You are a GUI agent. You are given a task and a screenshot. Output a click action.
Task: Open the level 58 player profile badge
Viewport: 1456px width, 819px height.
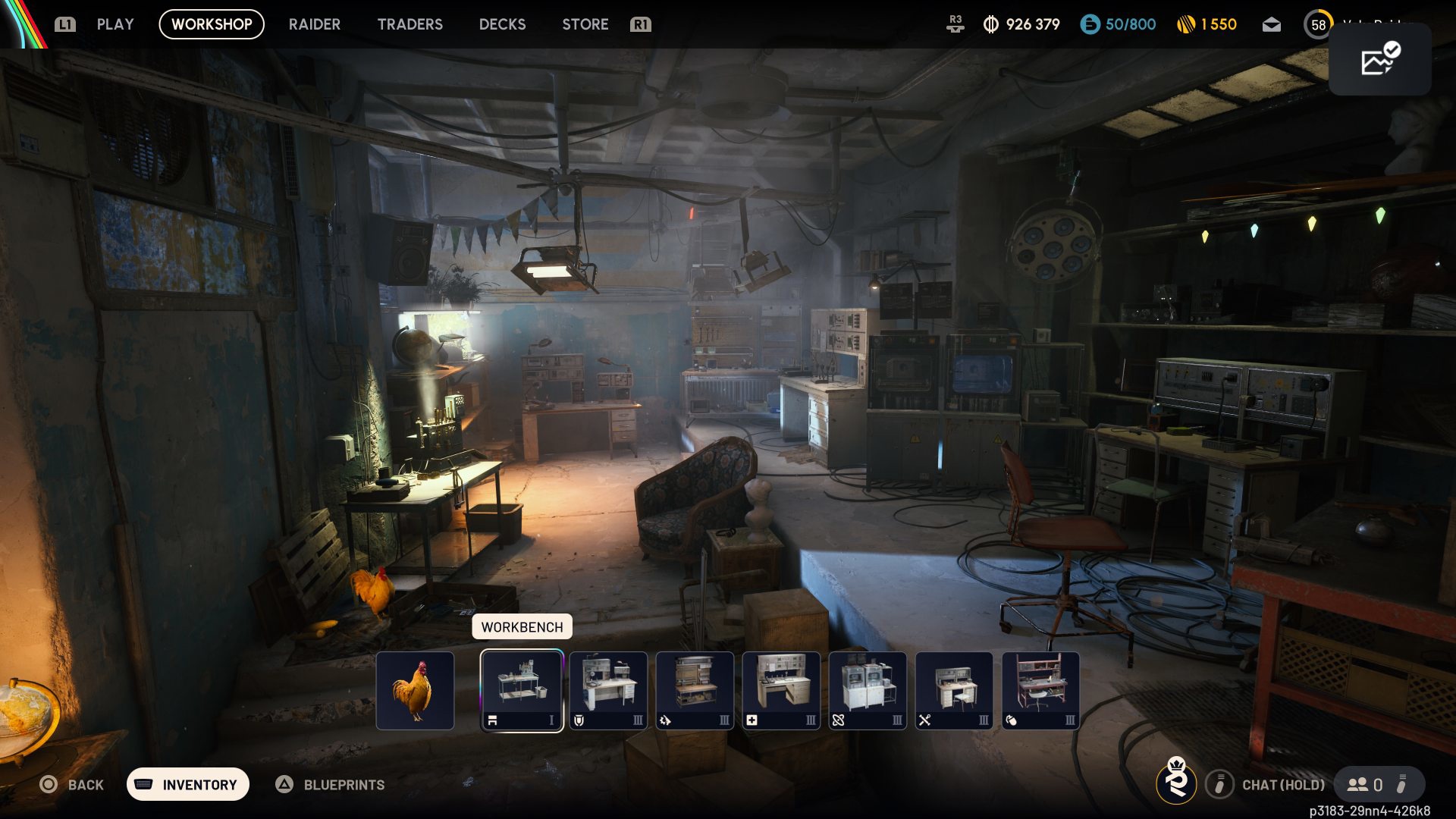coord(1318,25)
